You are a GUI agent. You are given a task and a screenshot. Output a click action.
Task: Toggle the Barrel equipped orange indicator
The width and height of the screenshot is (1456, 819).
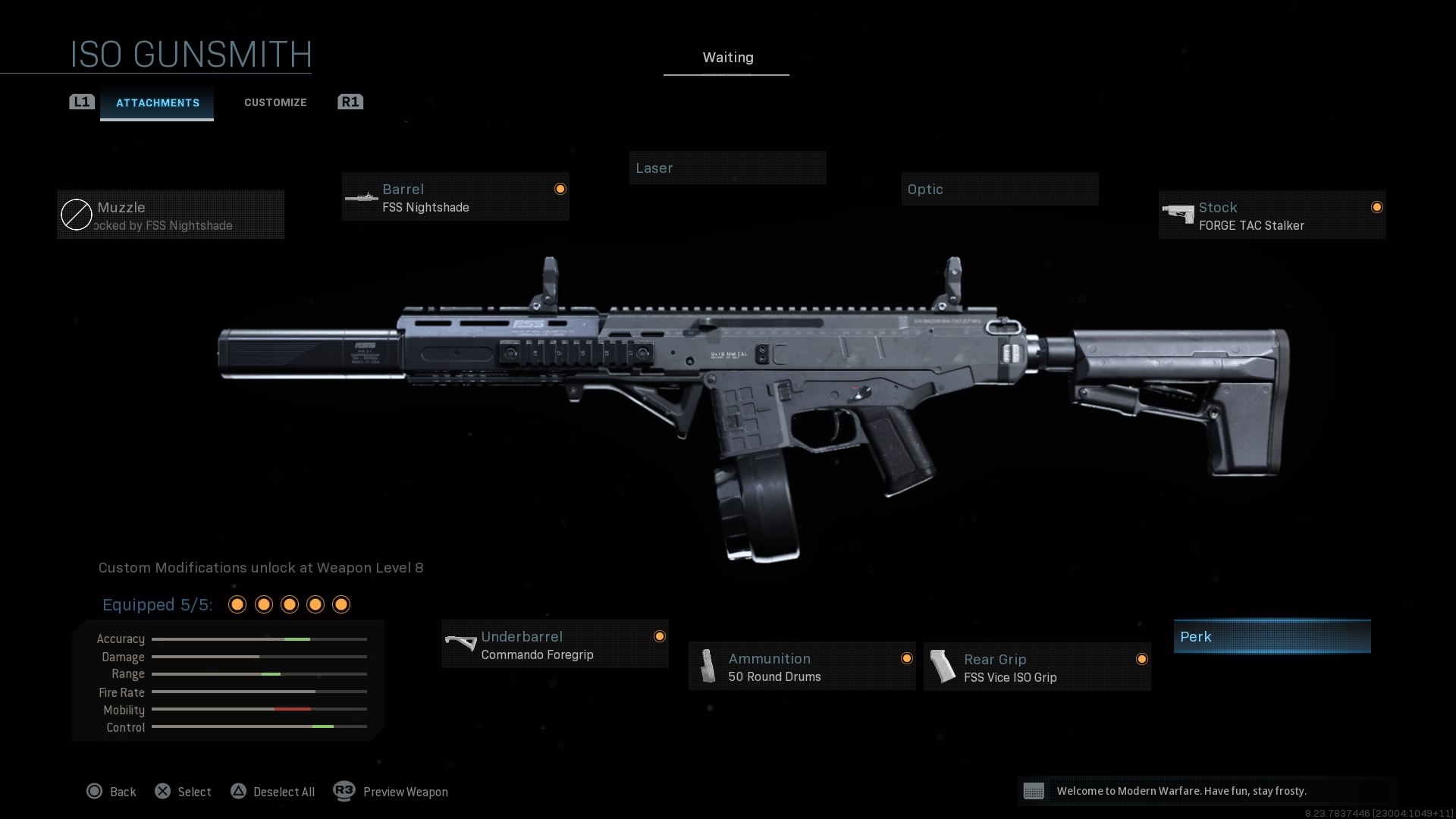tap(559, 188)
